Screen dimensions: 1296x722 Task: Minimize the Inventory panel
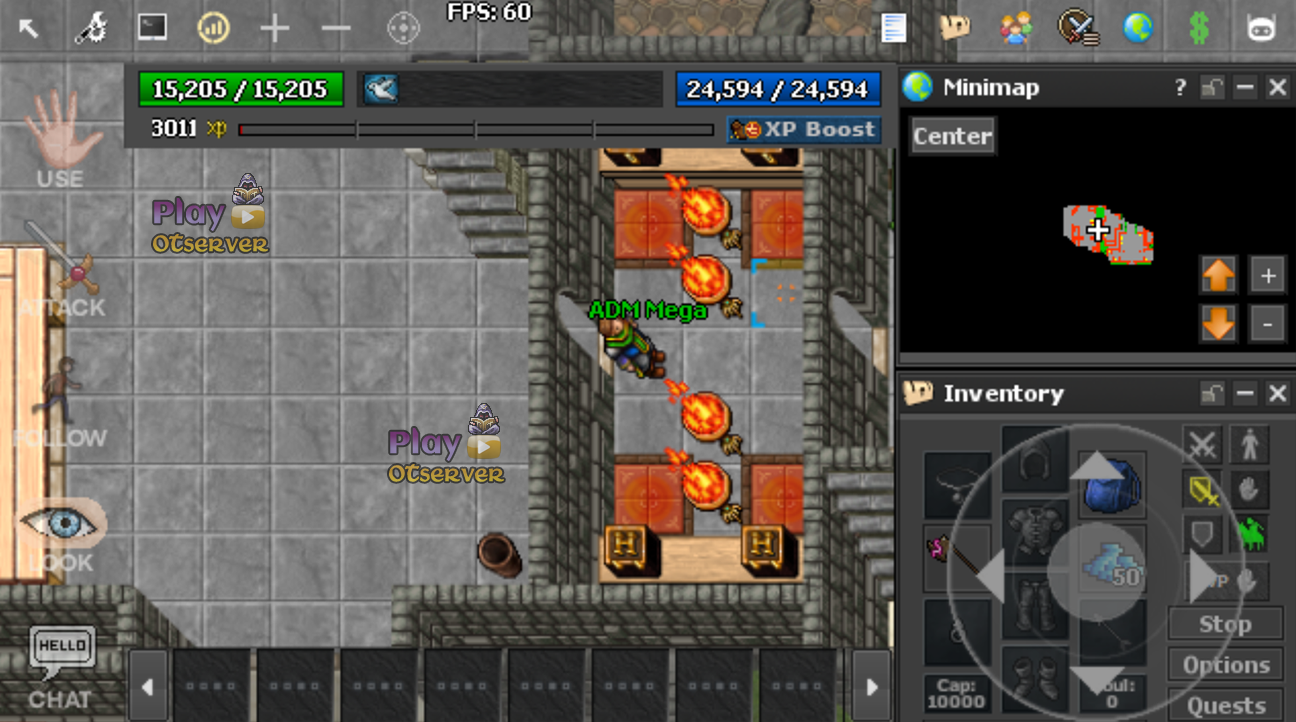pyautogui.click(x=1245, y=394)
